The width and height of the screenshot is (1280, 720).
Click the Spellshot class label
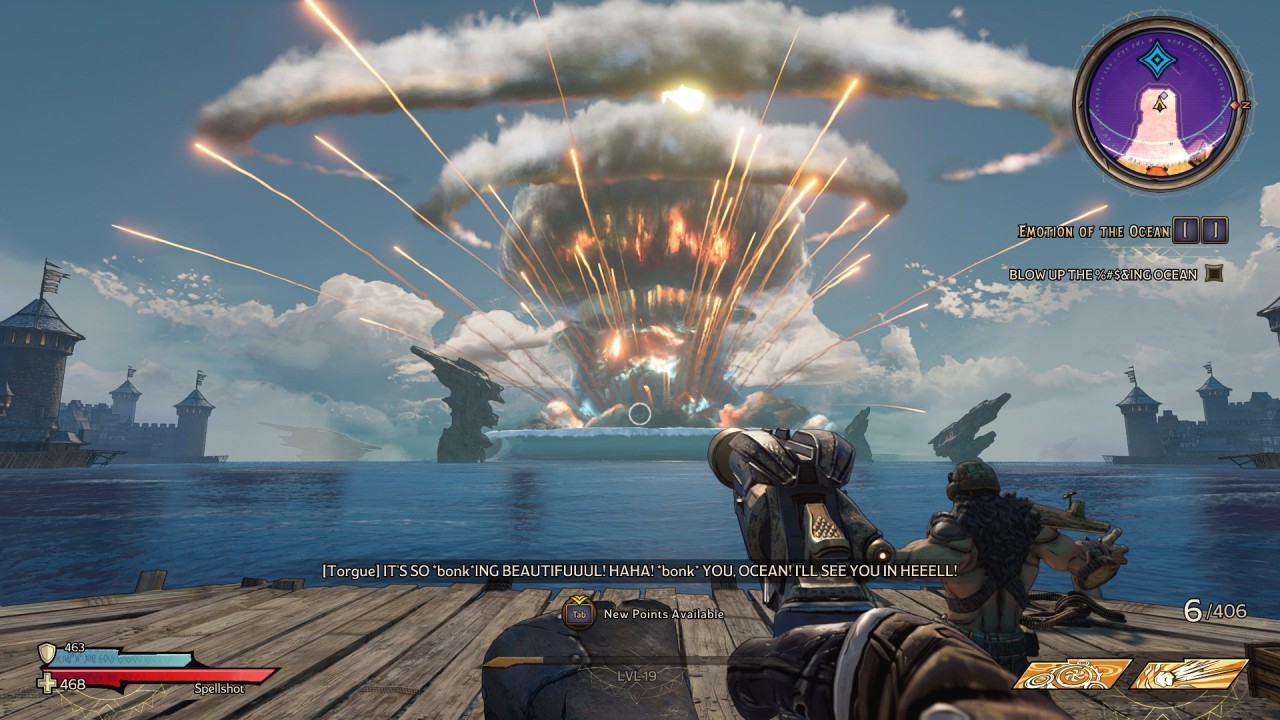tap(219, 687)
